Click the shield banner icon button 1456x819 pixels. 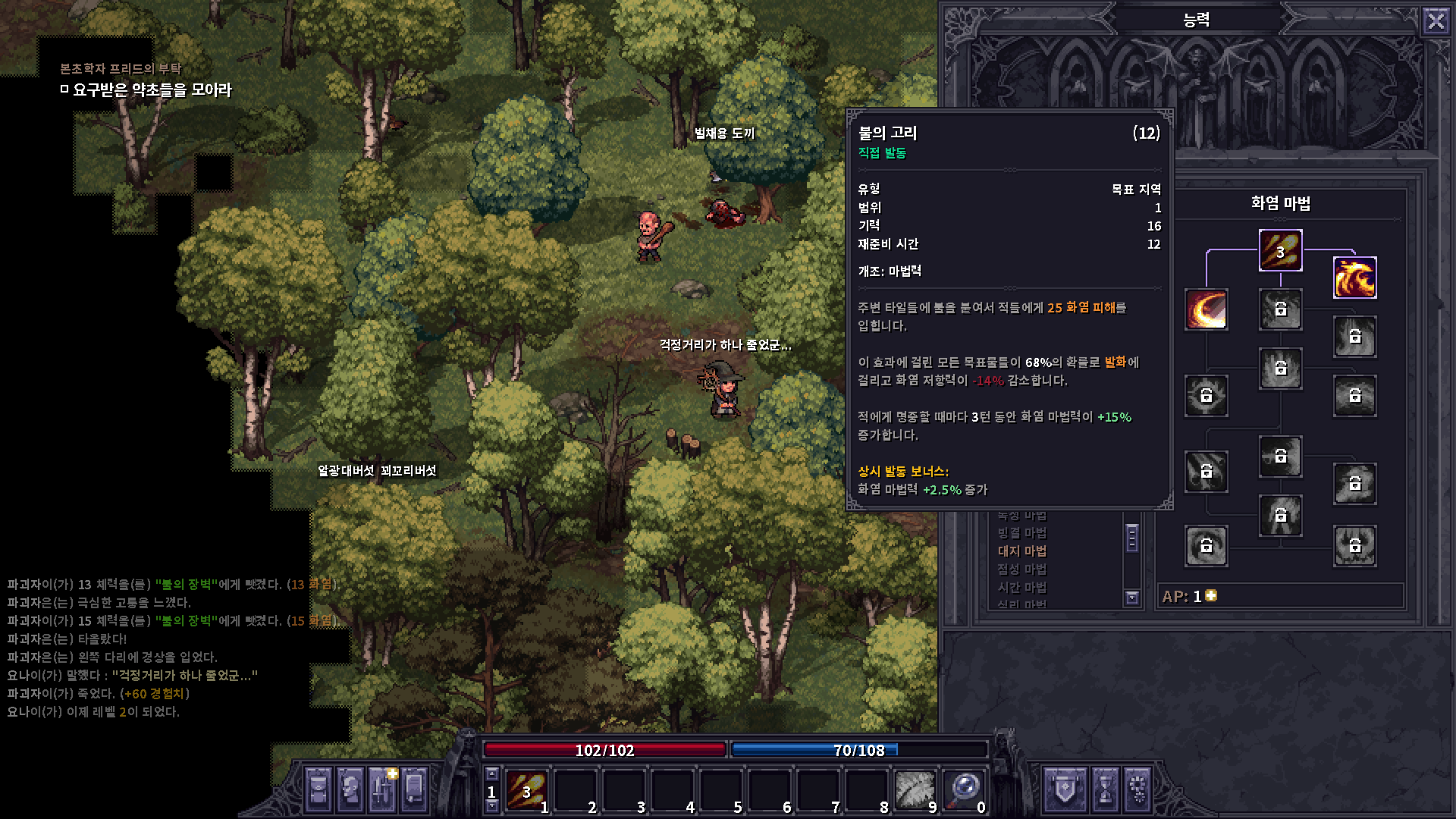tap(1065, 789)
